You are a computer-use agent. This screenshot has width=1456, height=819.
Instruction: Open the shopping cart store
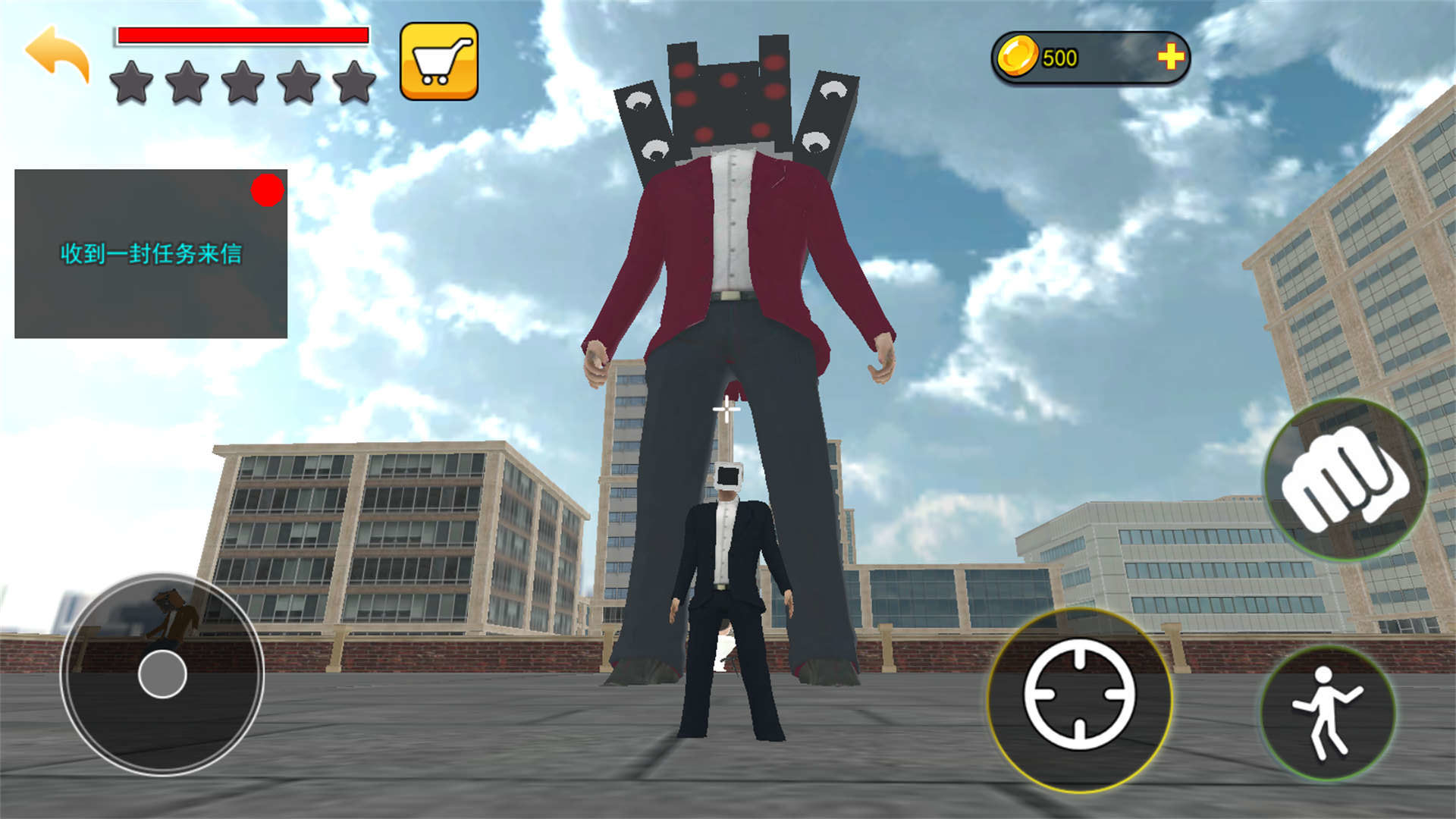pos(439,61)
